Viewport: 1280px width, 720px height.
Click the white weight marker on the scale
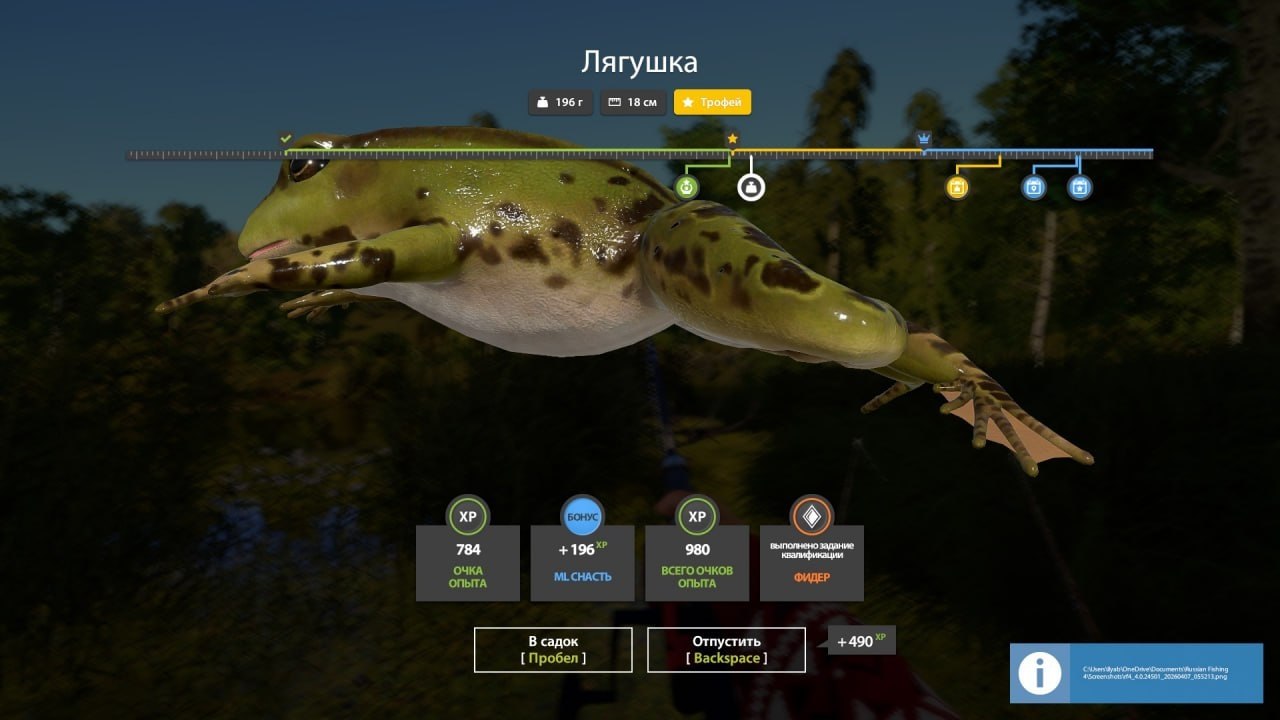pyautogui.click(x=751, y=187)
